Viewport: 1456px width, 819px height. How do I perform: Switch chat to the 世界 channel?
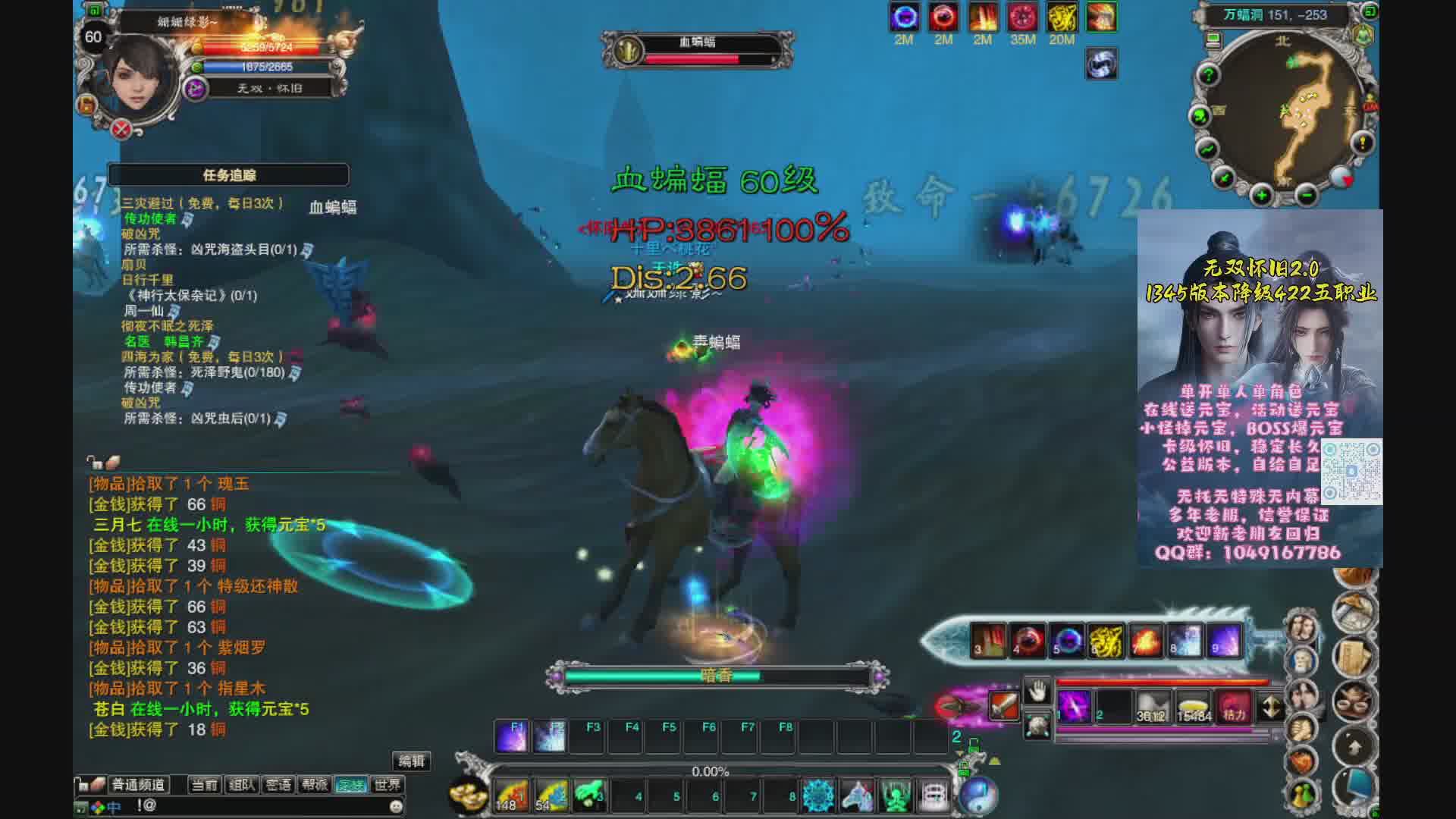click(388, 785)
